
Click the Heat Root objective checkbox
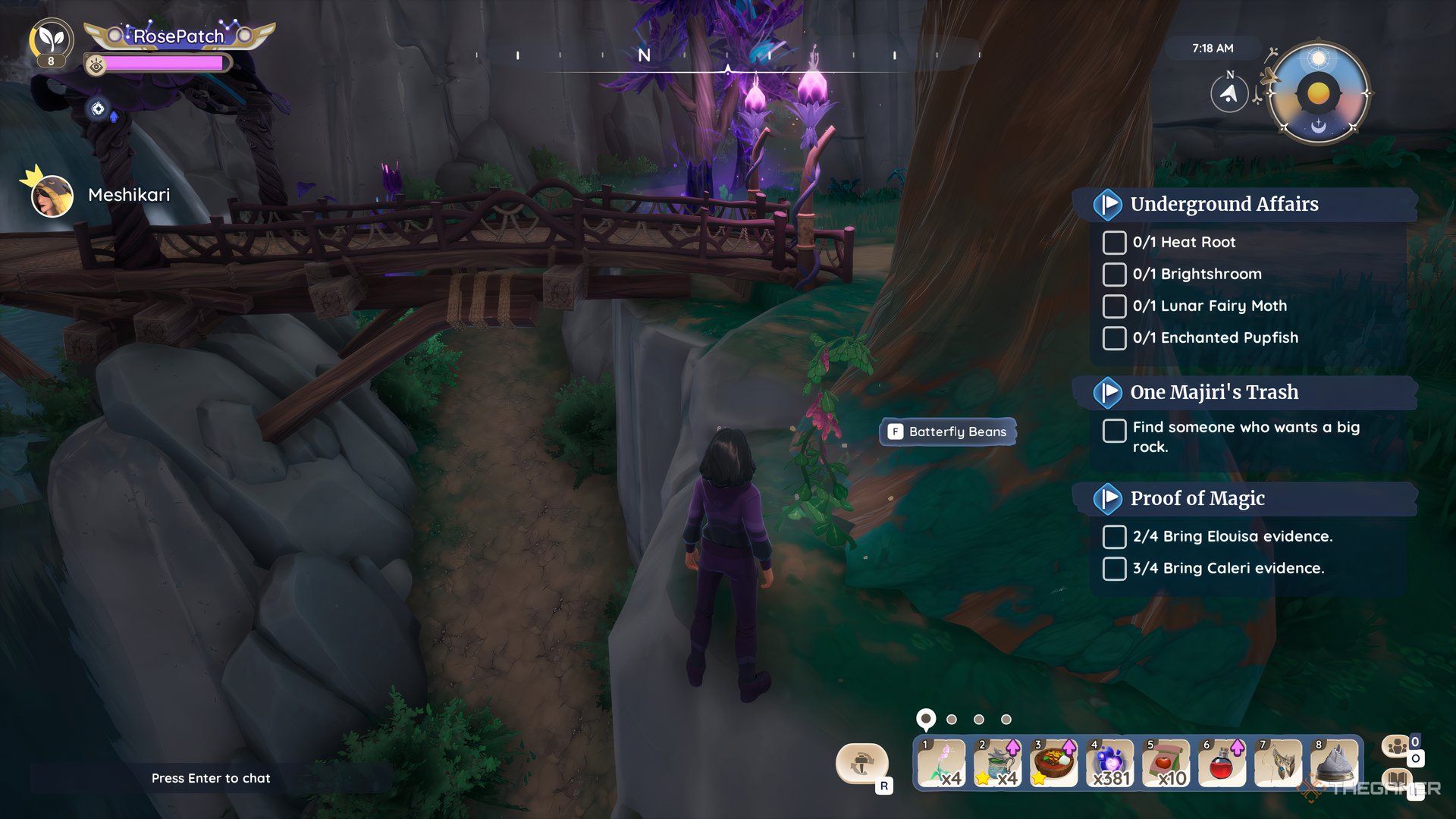[x=1114, y=243]
